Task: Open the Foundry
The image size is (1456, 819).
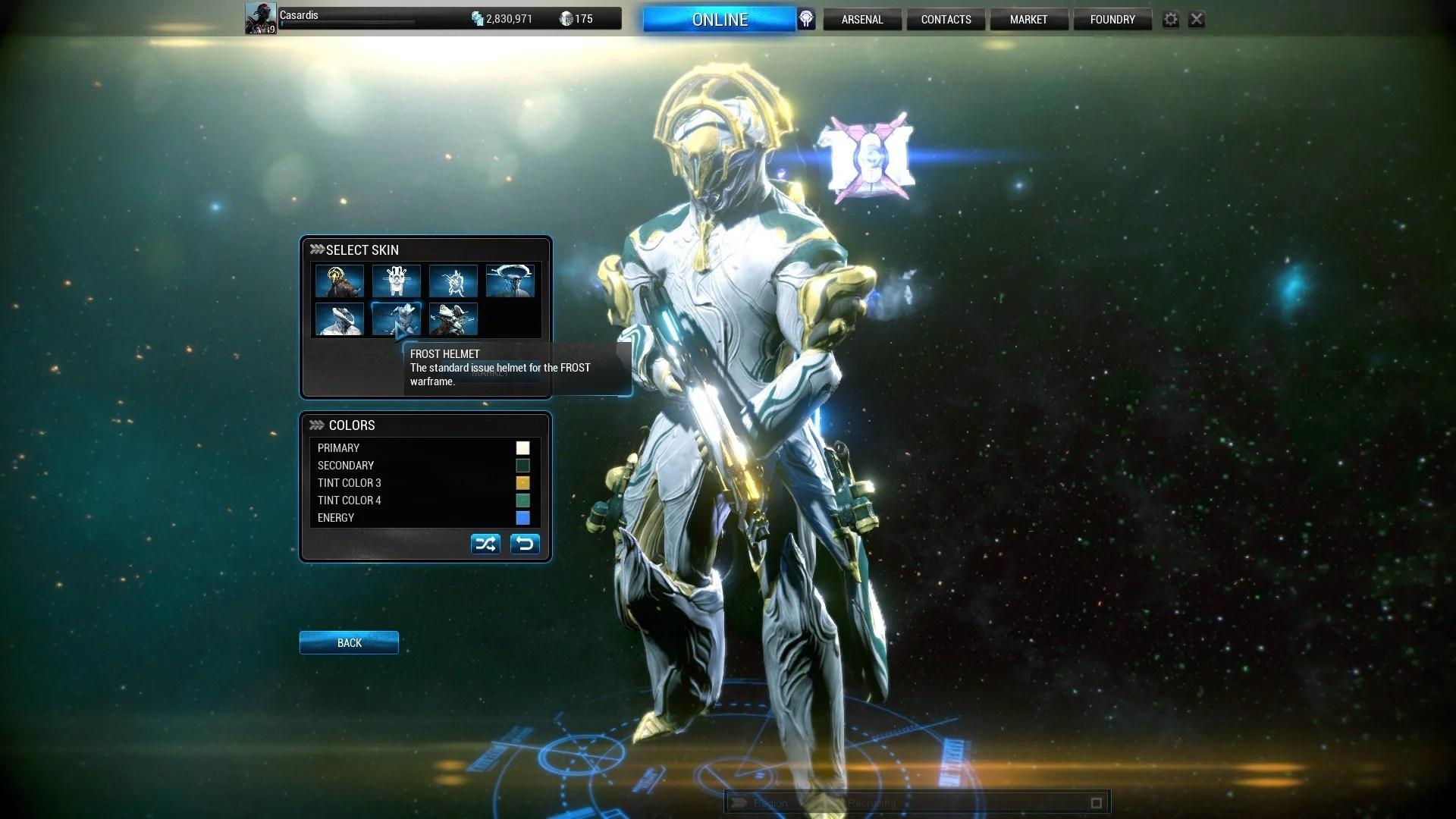Action: click(1112, 20)
